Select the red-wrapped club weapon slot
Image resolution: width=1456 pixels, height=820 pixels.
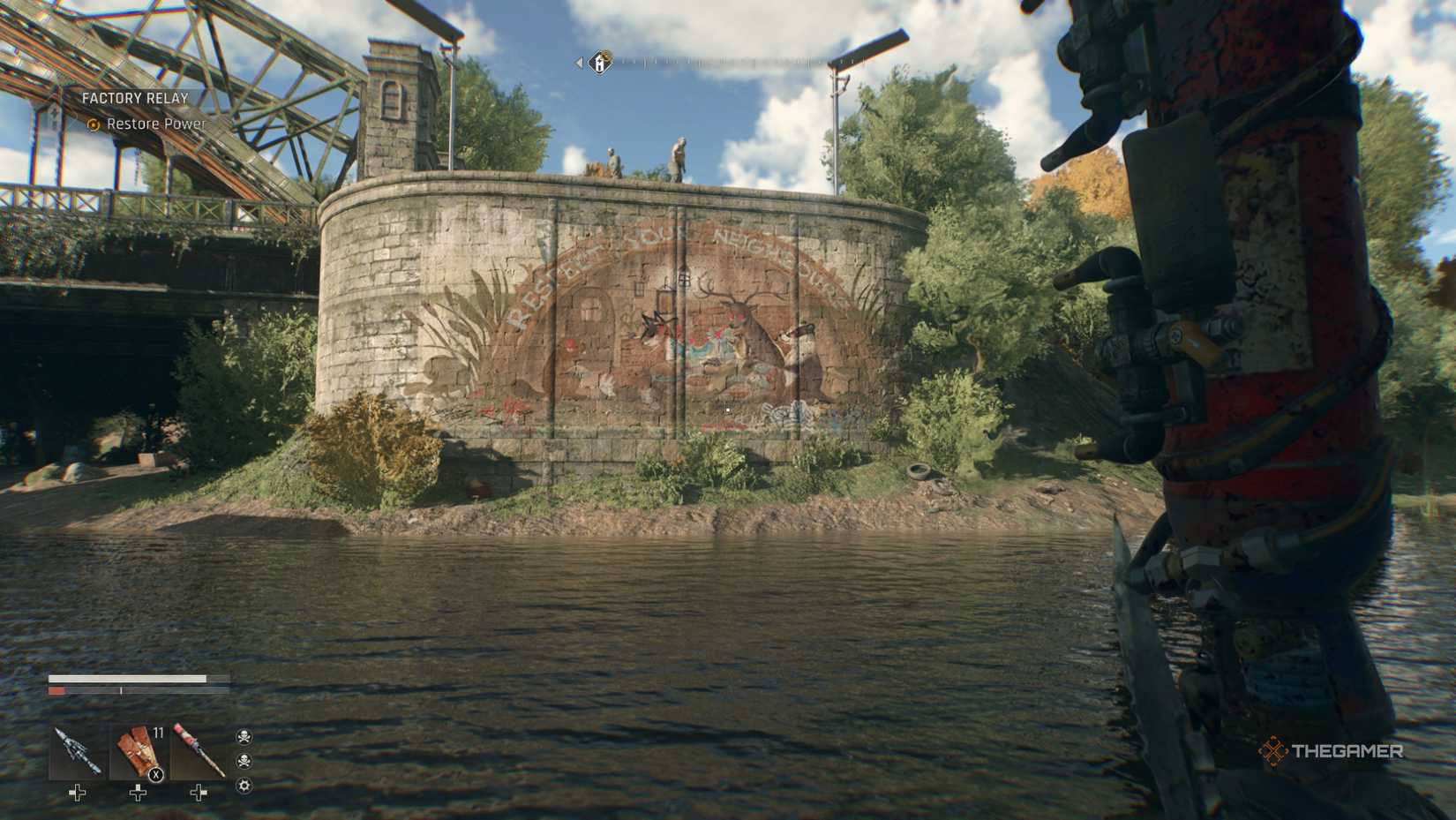pyautogui.click(x=199, y=752)
